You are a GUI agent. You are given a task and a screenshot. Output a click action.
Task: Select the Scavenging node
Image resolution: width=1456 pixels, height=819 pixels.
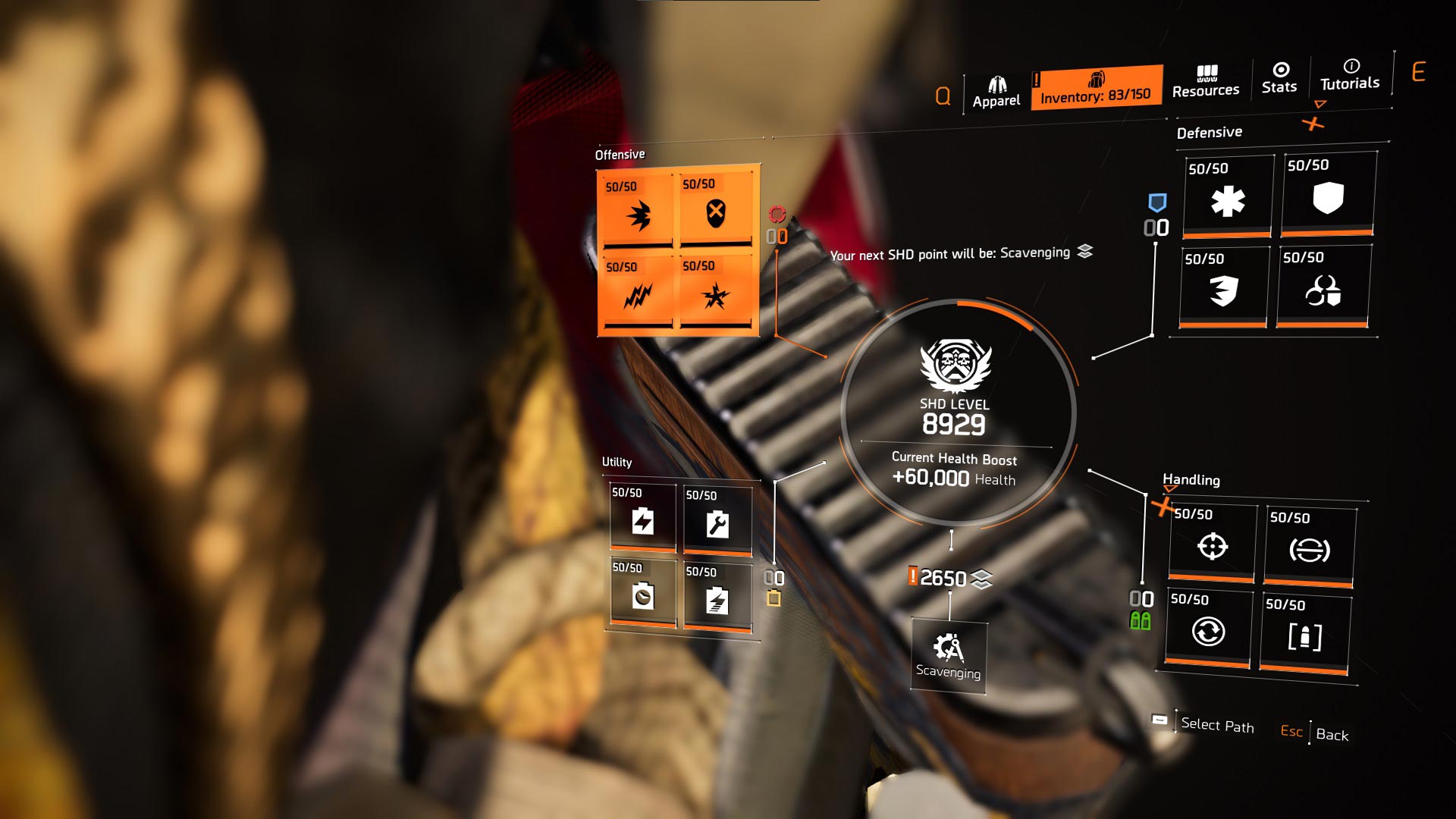[948, 656]
